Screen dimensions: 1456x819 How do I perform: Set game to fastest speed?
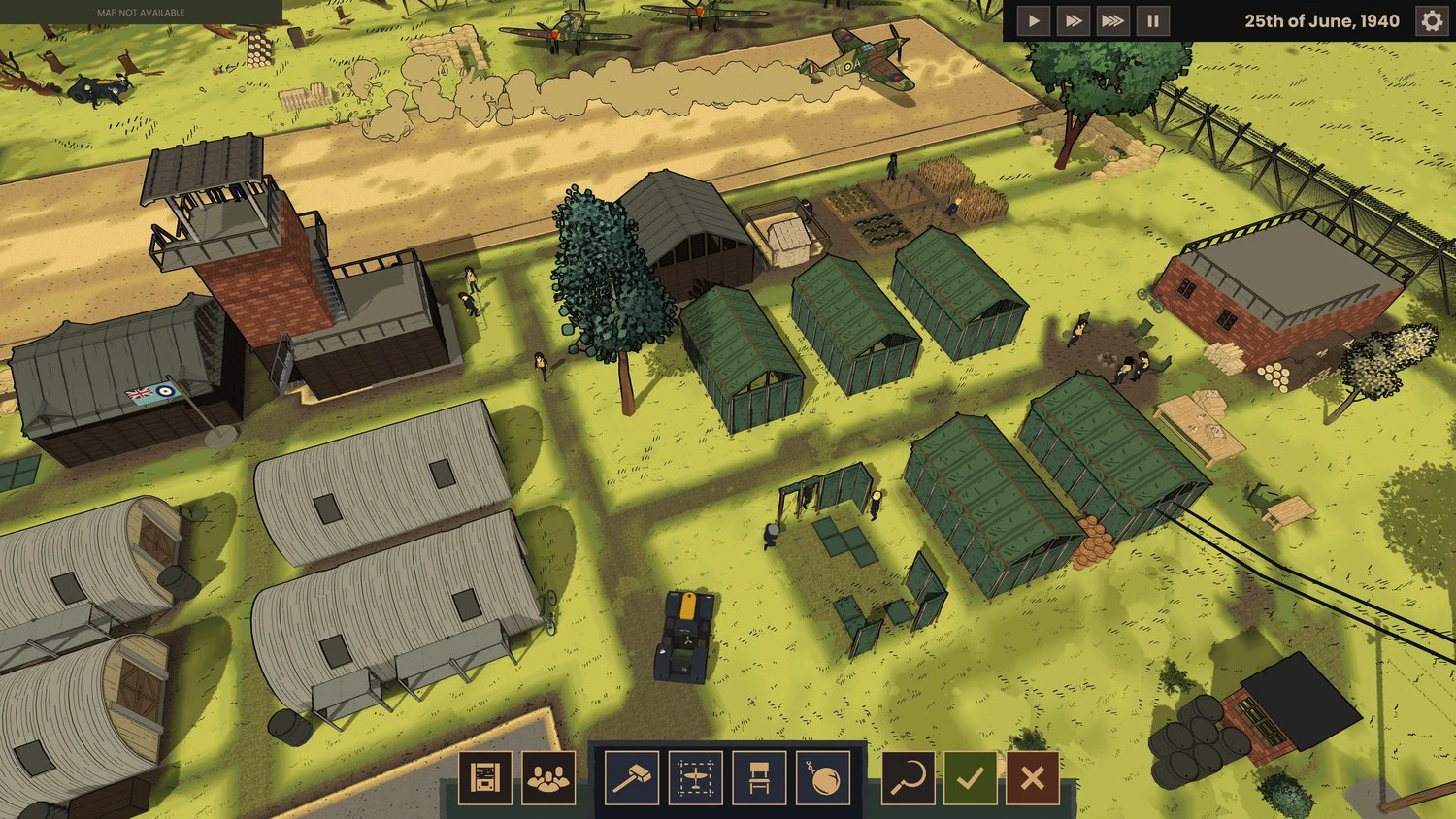click(1111, 18)
